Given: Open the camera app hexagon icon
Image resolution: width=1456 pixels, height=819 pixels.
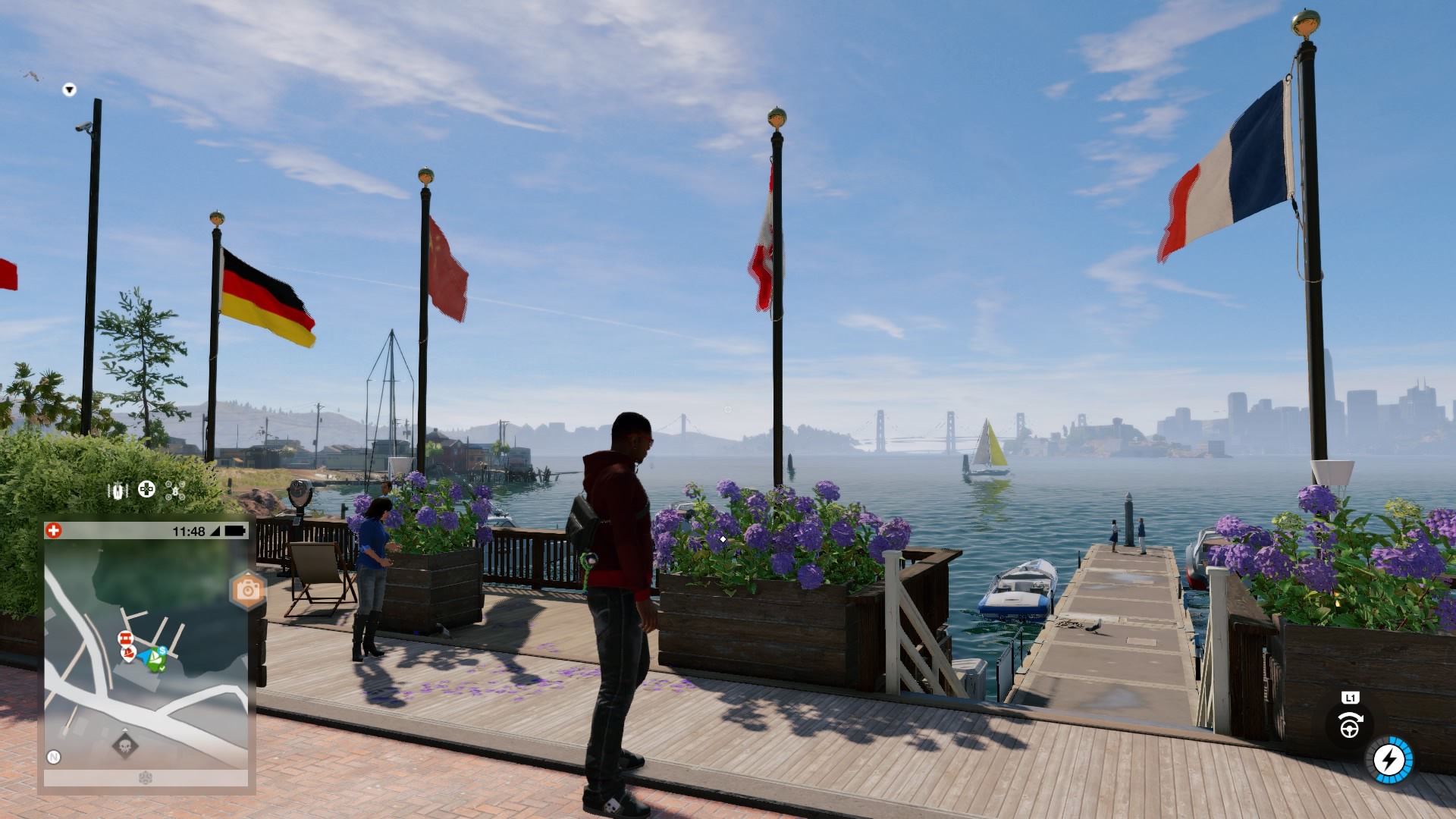Looking at the screenshot, I should coord(247,590).
